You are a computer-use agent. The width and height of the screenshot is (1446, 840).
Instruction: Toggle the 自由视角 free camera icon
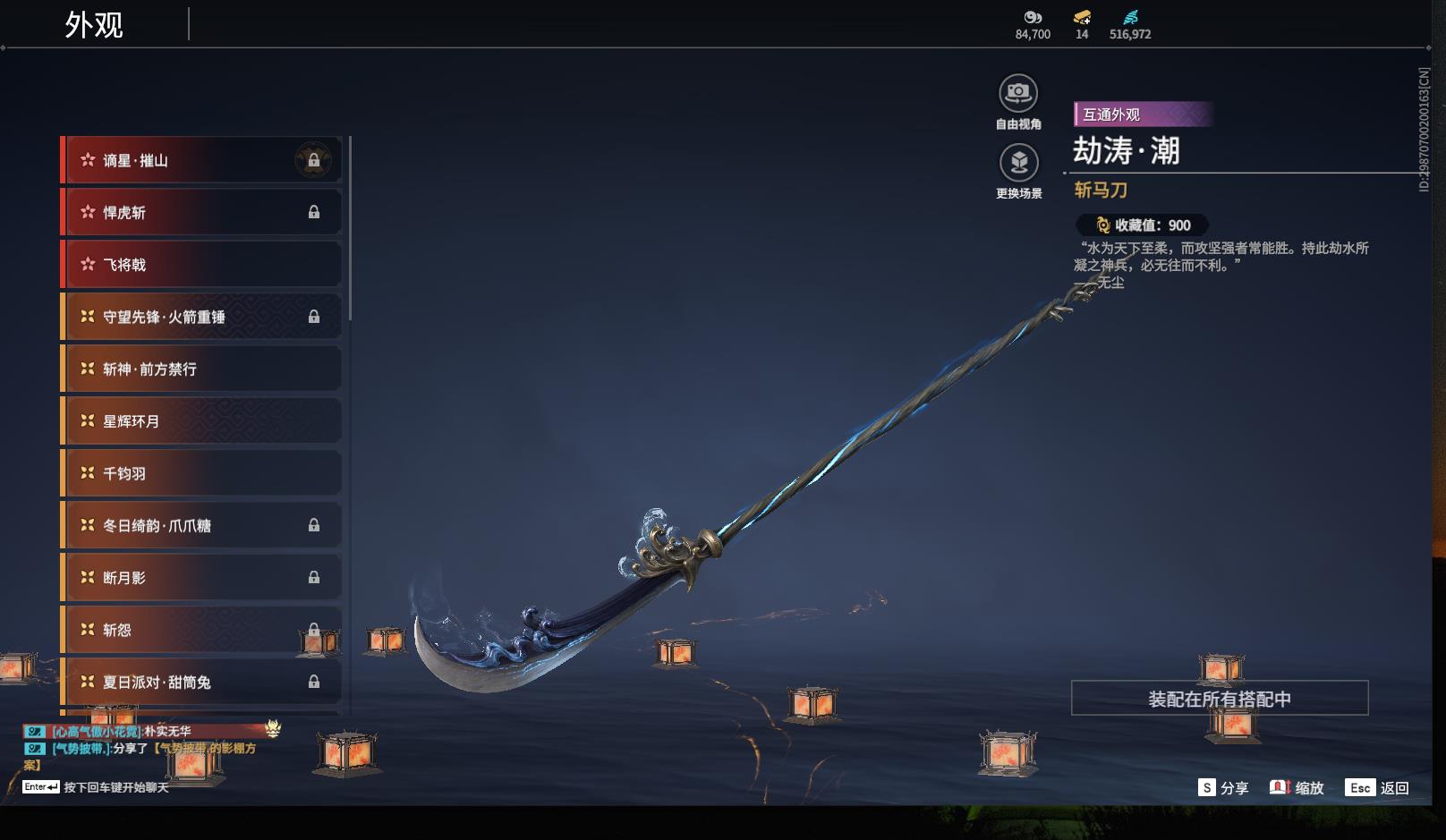click(1018, 94)
